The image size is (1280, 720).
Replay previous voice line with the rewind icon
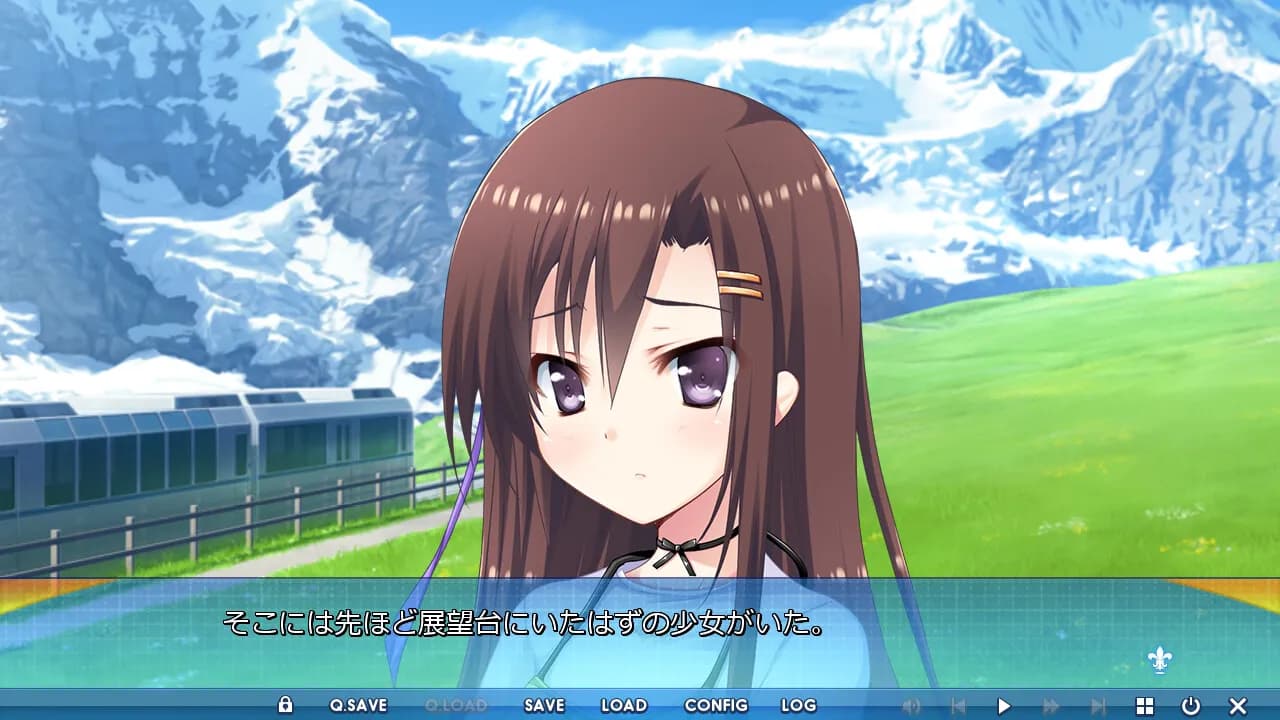coord(958,705)
